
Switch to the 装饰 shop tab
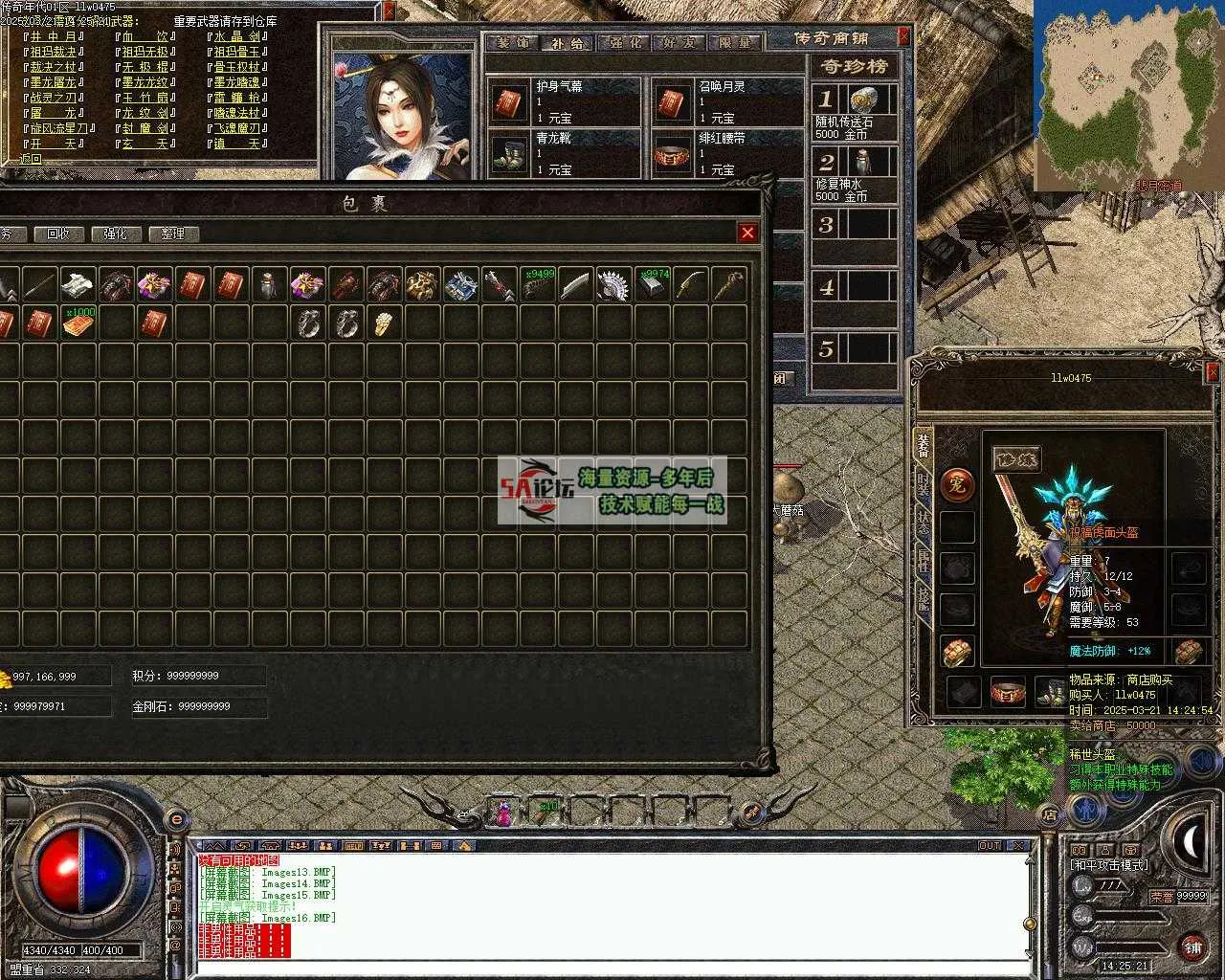[x=513, y=43]
